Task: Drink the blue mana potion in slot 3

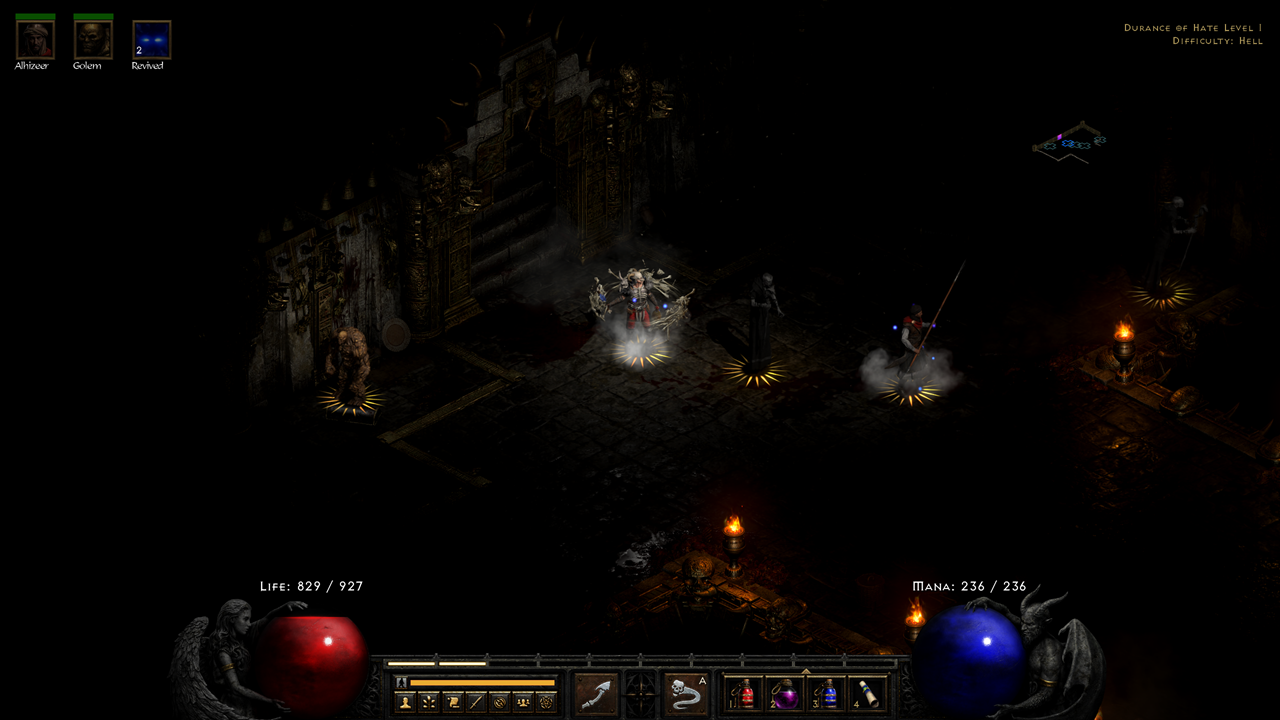Action: coord(828,694)
